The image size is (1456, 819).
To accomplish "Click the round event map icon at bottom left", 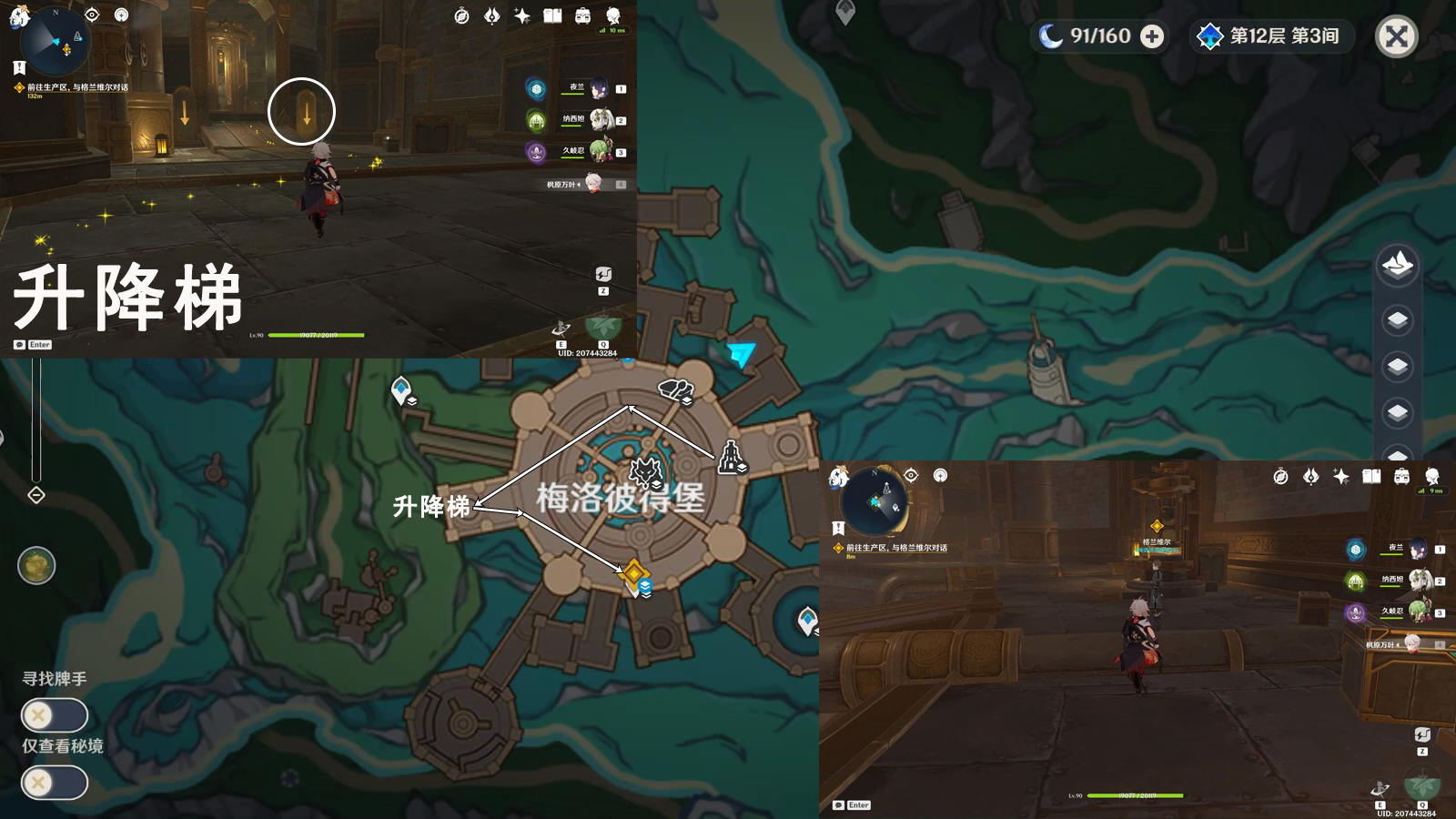I will click(36, 565).
